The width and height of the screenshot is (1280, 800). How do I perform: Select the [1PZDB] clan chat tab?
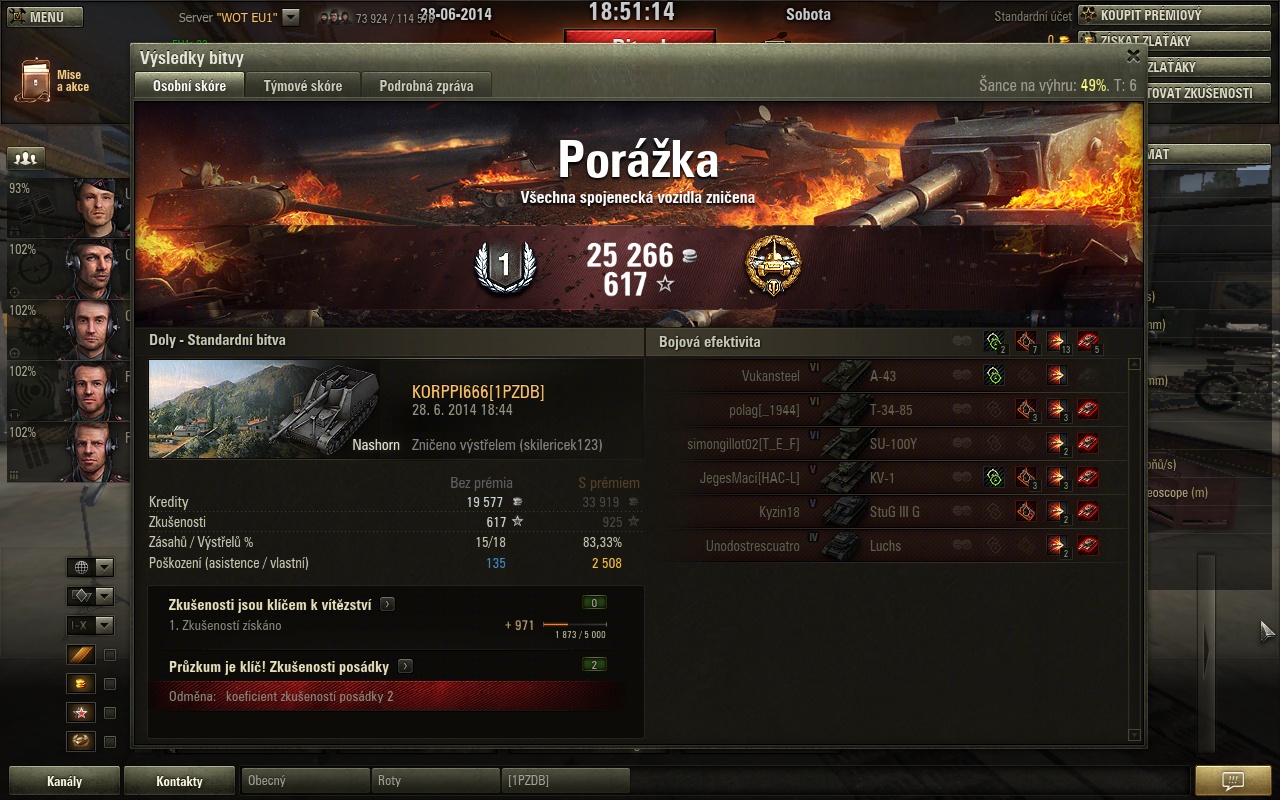click(x=565, y=780)
